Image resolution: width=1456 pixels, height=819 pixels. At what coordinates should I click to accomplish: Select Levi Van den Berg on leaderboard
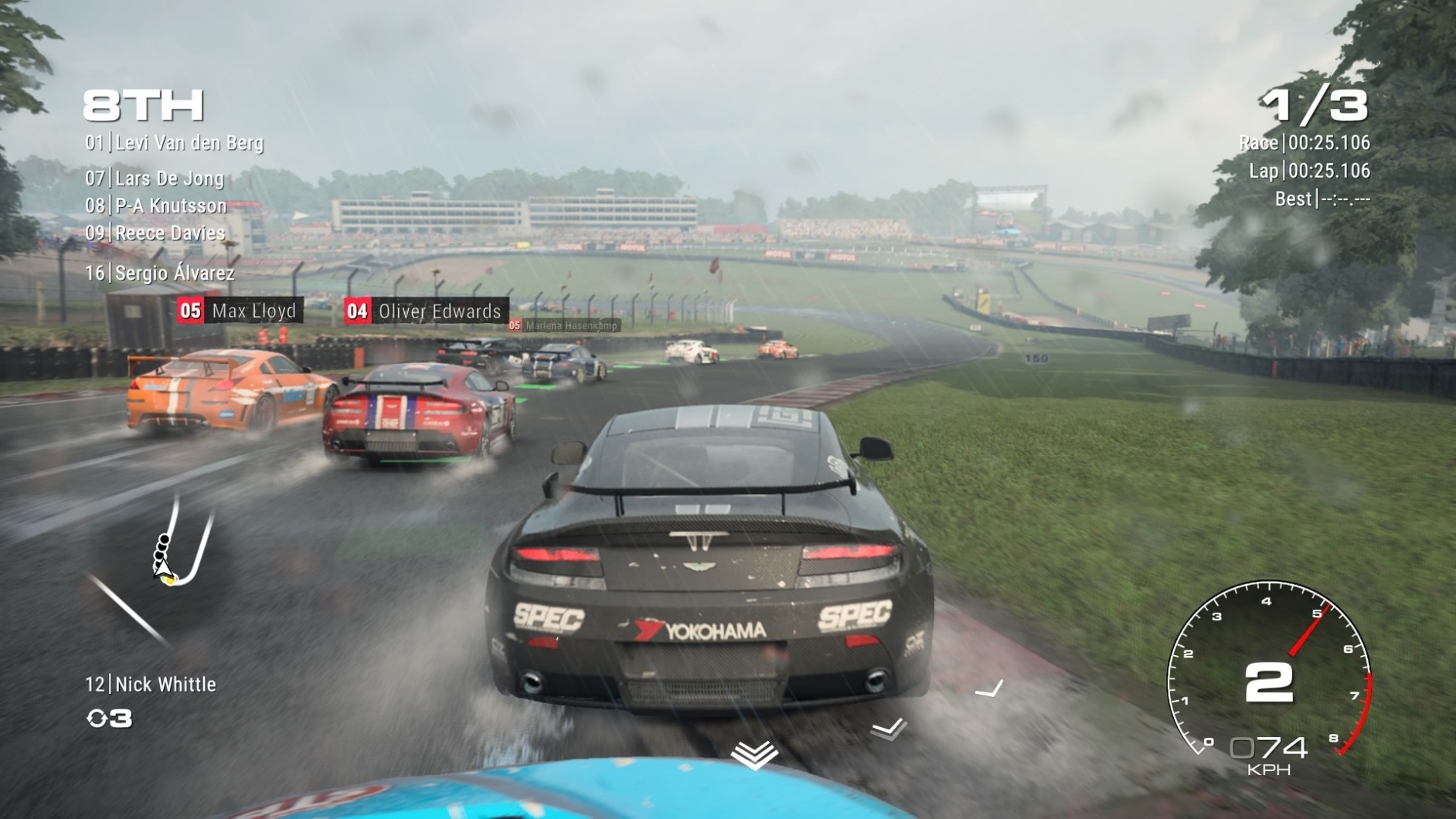175,144
